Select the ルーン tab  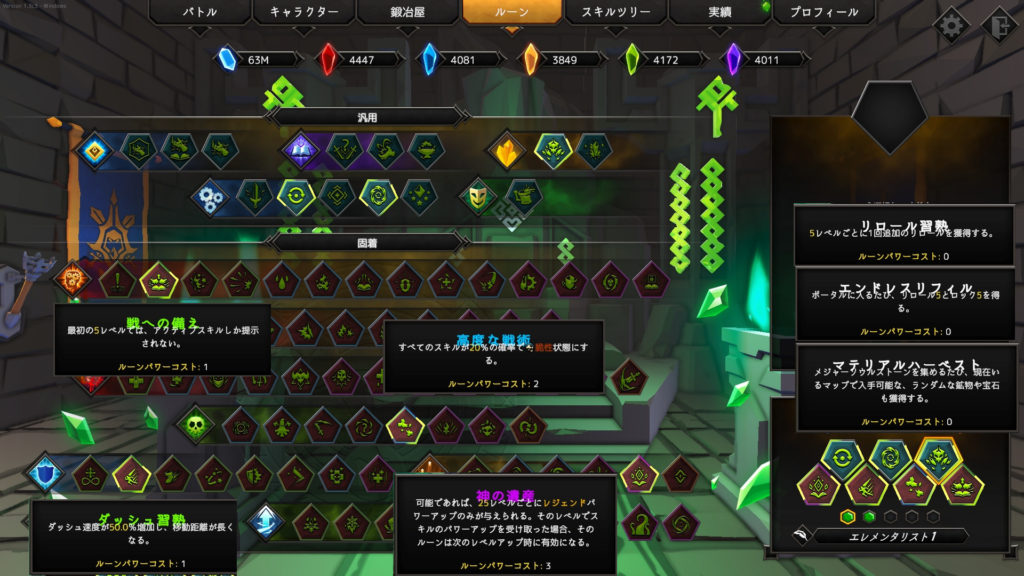511,13
